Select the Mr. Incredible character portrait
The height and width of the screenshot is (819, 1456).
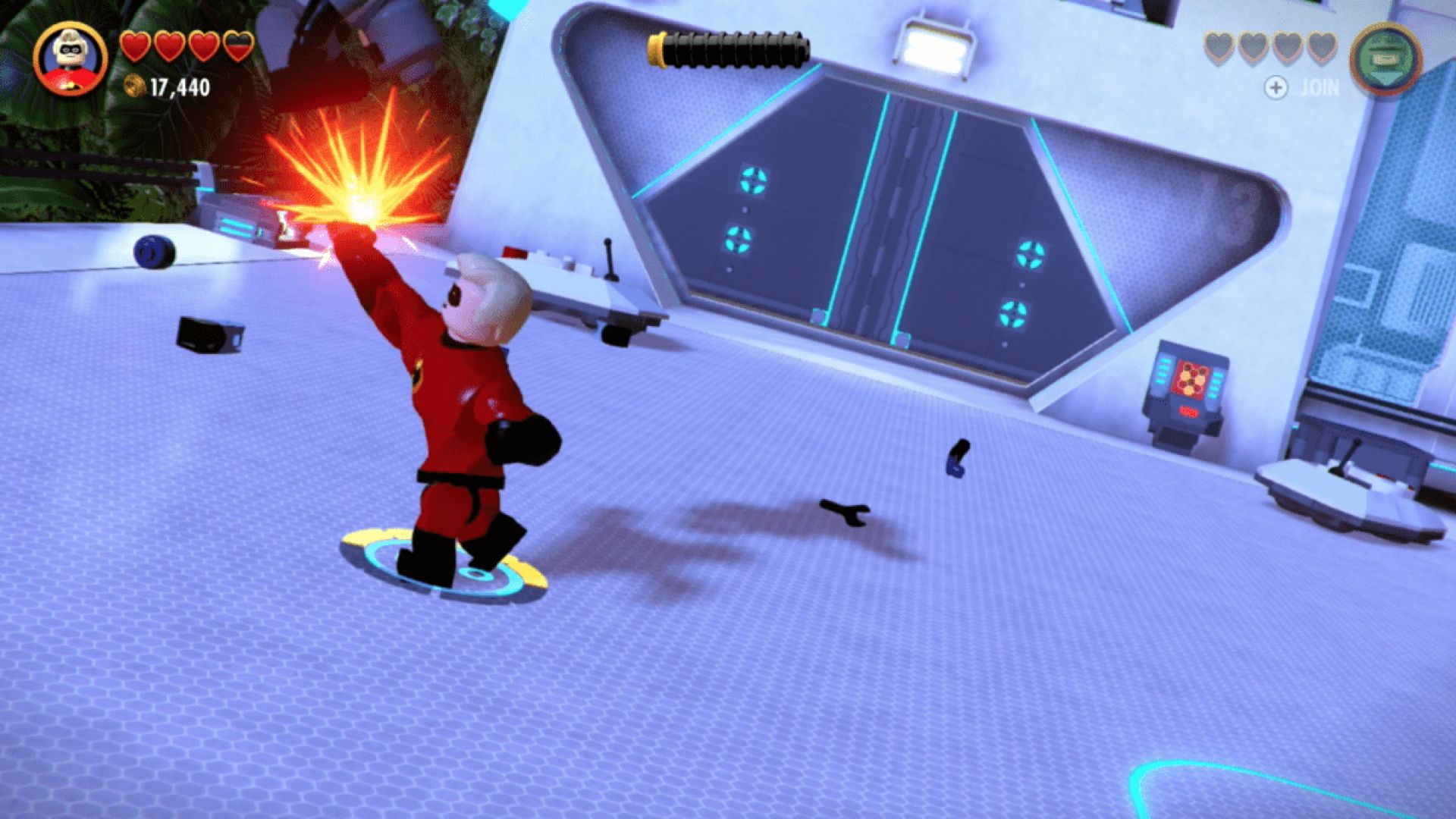[71, 58]
